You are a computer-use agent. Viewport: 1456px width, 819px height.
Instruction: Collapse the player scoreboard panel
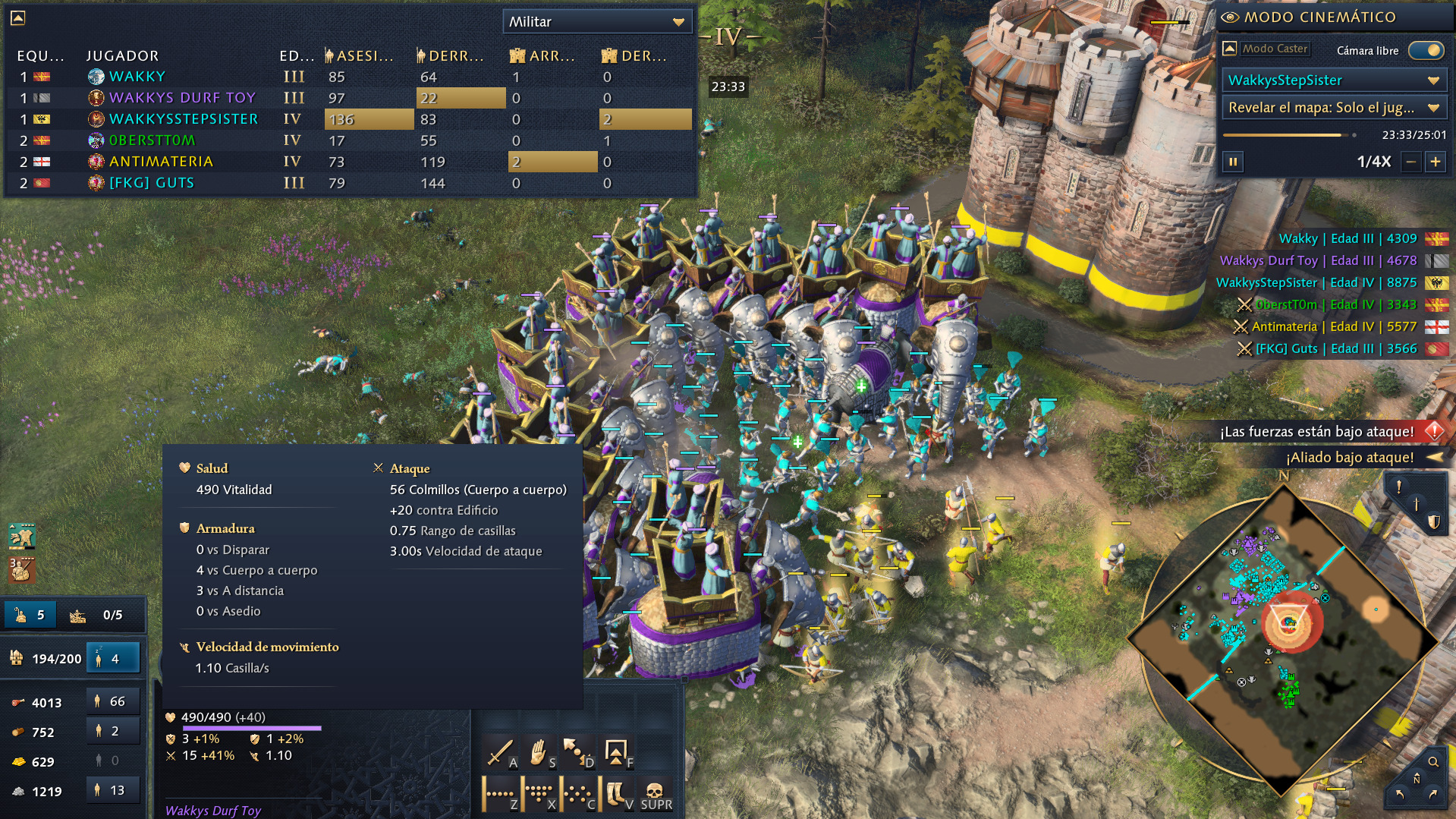[18, 18]
